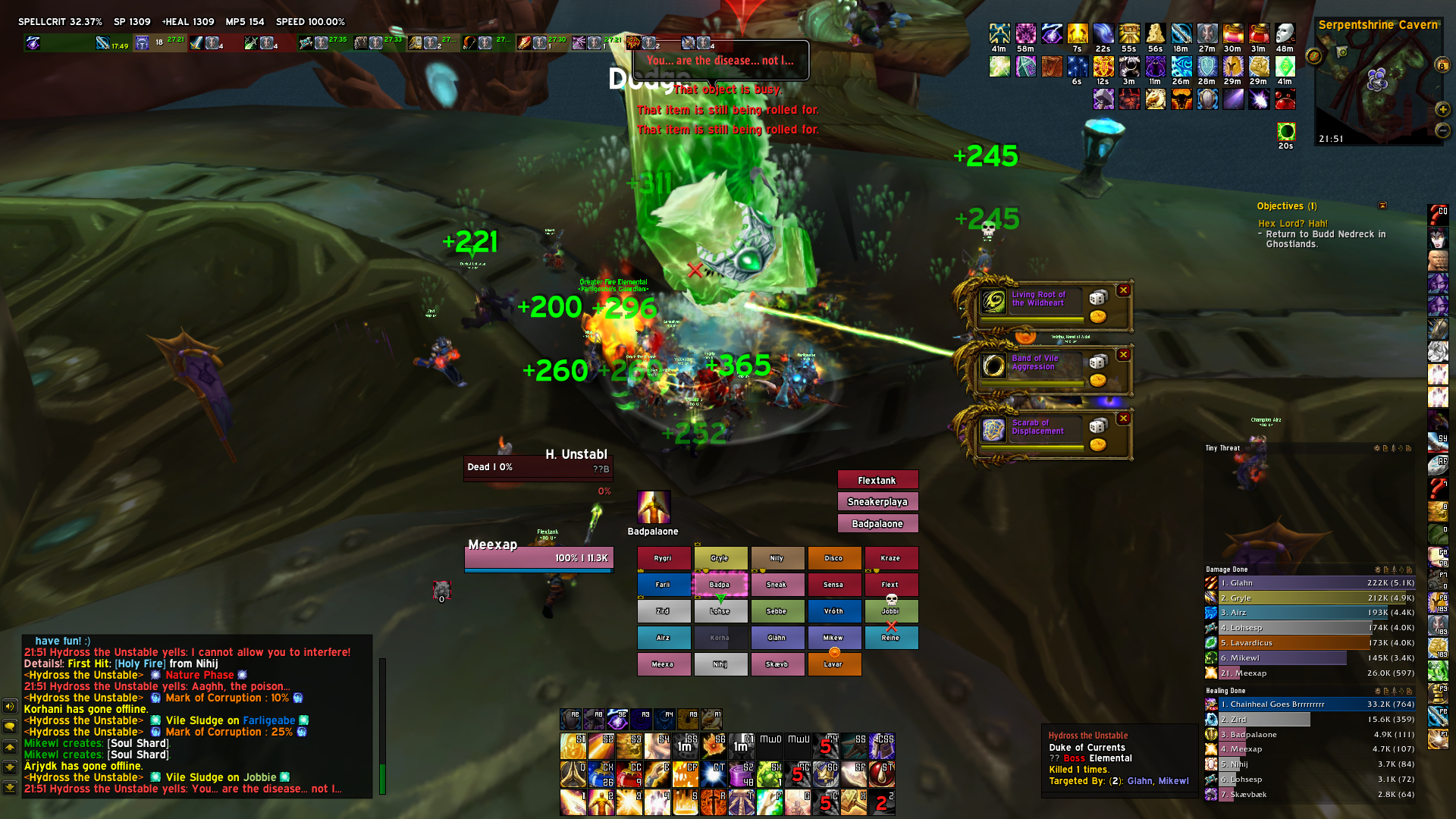Choose Lavar's orange raid frame
The height and width of the screenshot is (819, 1456).
[x=833, y=664]
